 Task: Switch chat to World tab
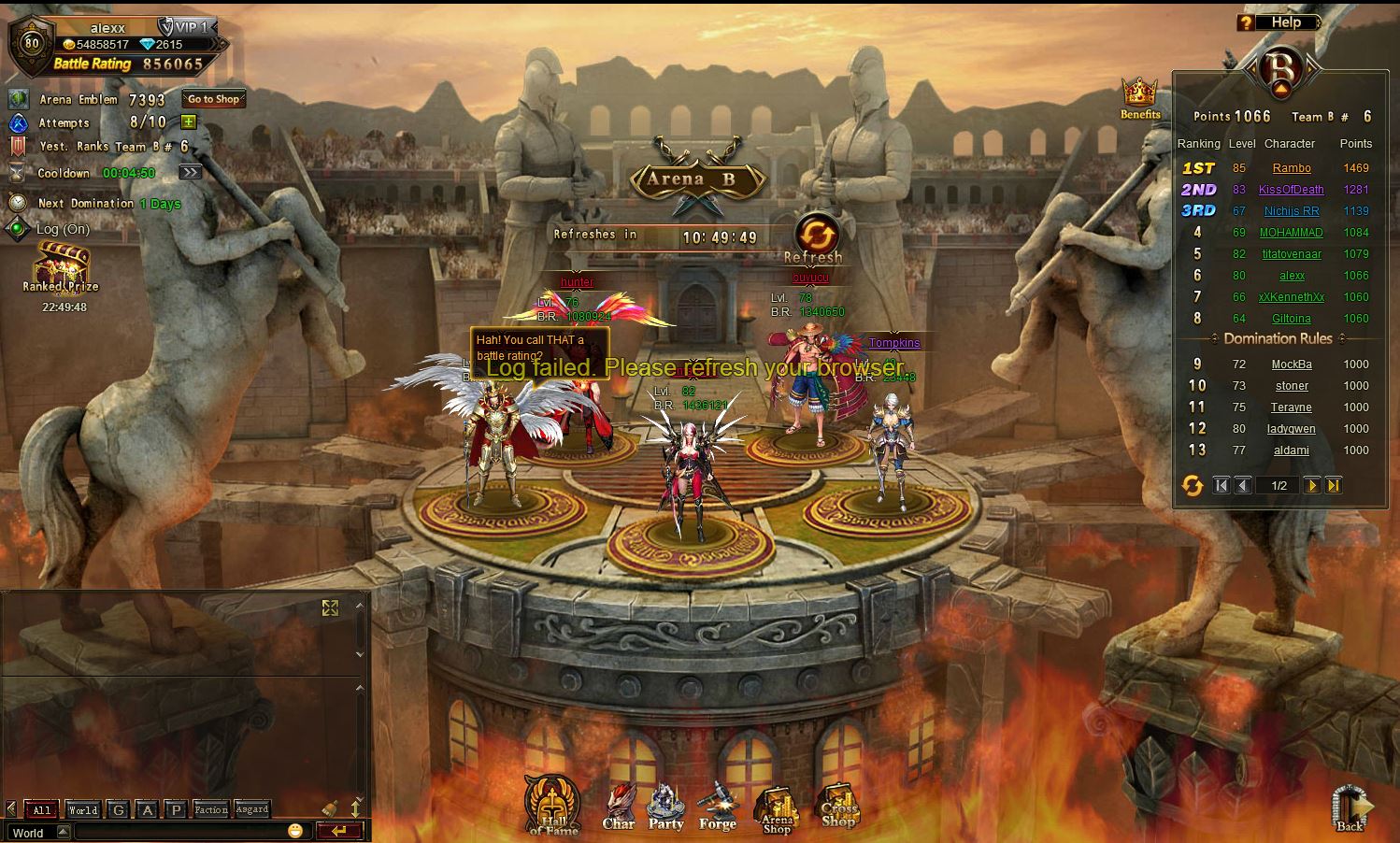point(82,810)
